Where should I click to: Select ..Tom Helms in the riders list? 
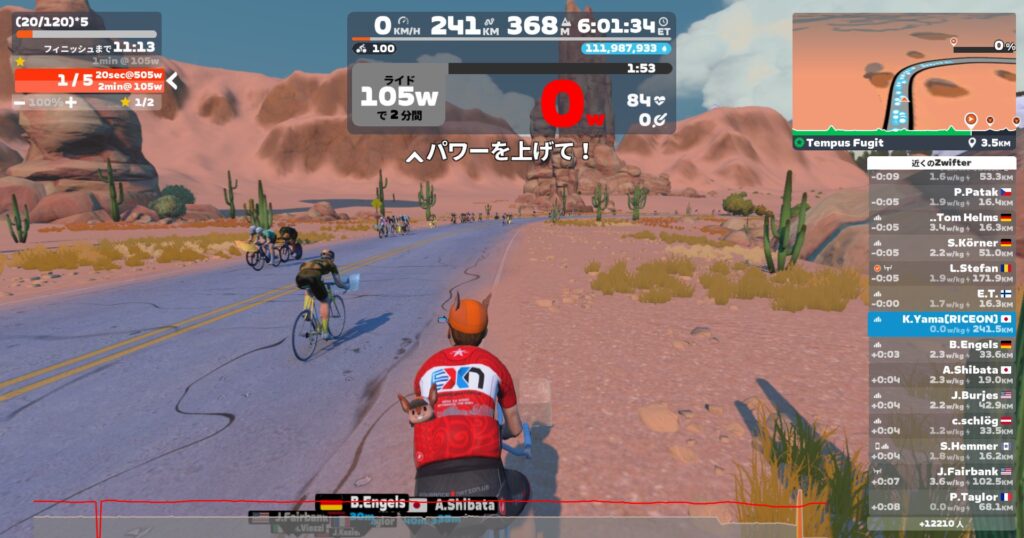point(941,222)
